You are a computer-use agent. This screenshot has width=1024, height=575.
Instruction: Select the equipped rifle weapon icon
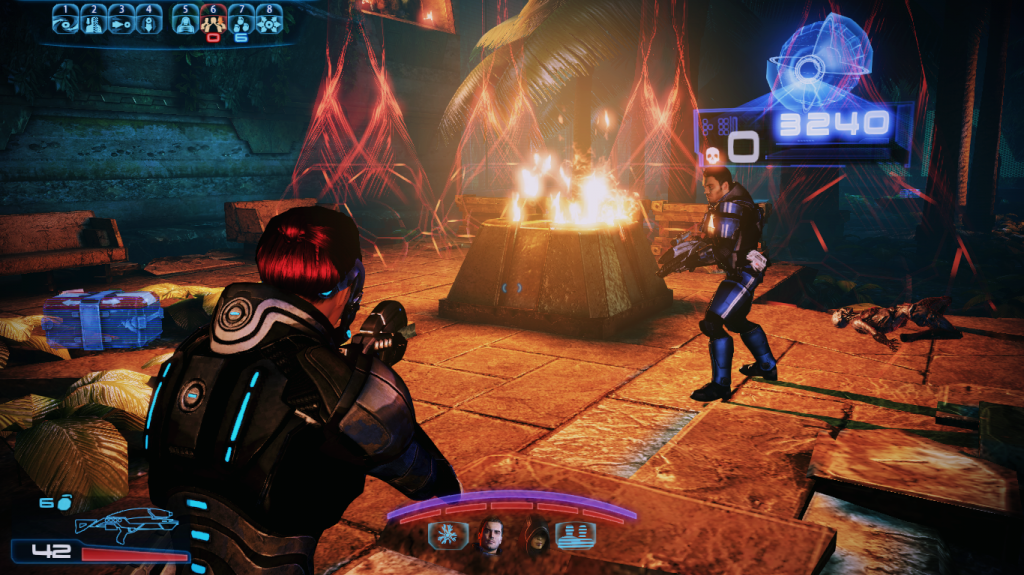(127, 523)
